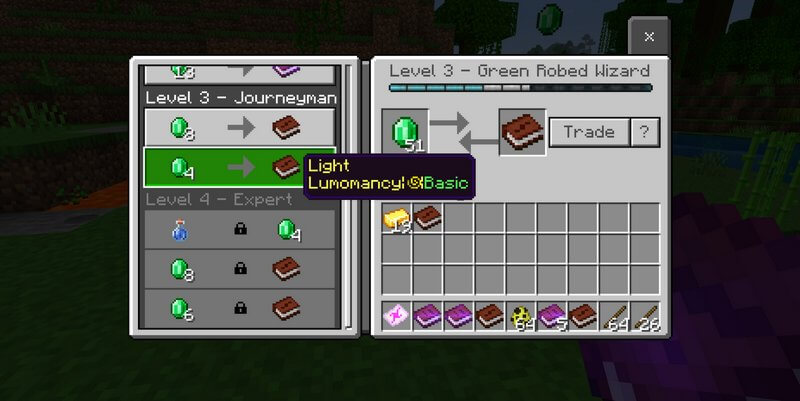Viewport: 800px width, 401px height.
Task: Select the 8 emerald Journeyman book trade
Action: pyautogui.click(x=240, y=129)
